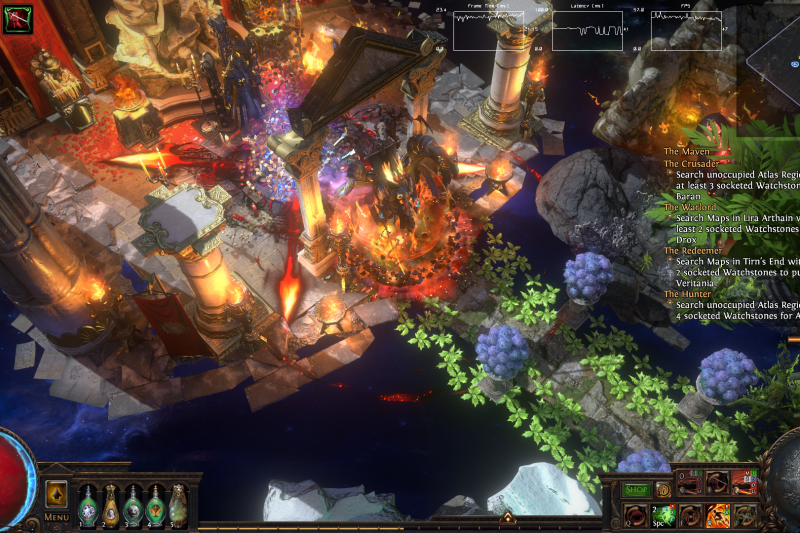Select the skill slot bound to T
Screen dimensions: 800x533
(745, 515)
